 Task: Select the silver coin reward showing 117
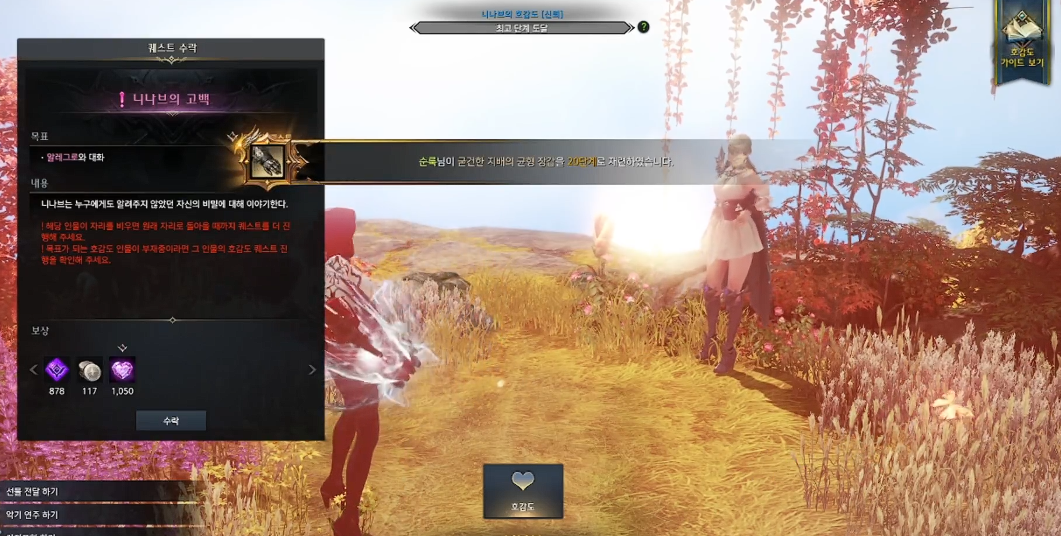pos(90,370)
